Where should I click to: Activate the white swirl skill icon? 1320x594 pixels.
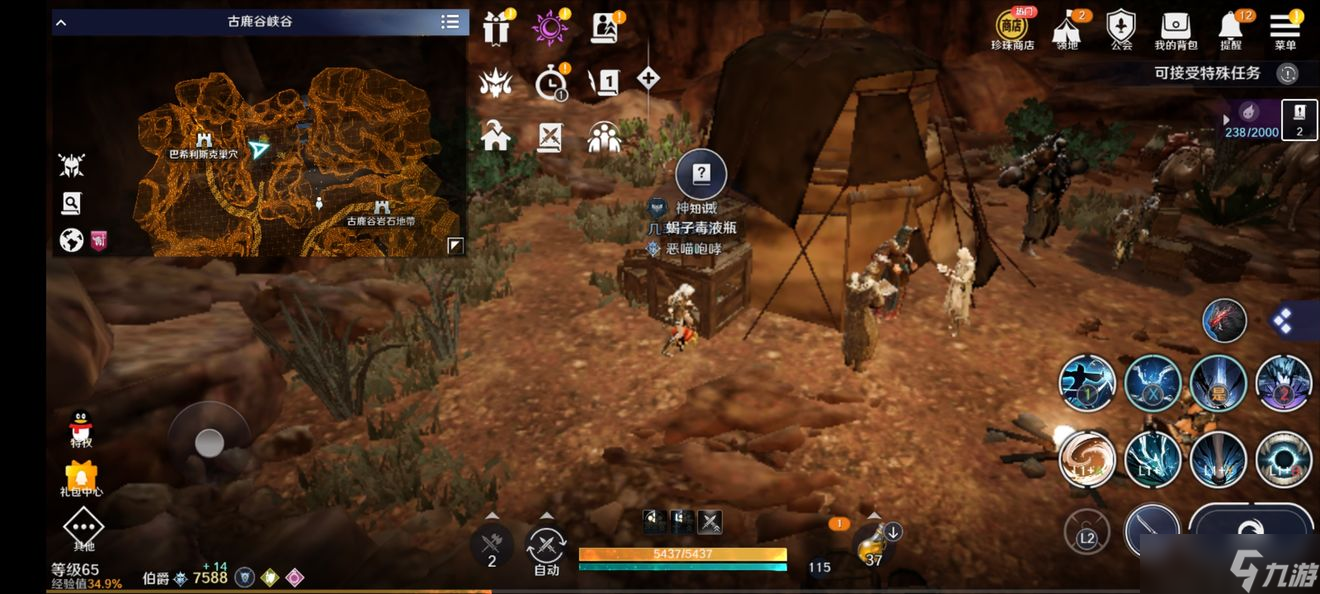(x=1087, y=458)
